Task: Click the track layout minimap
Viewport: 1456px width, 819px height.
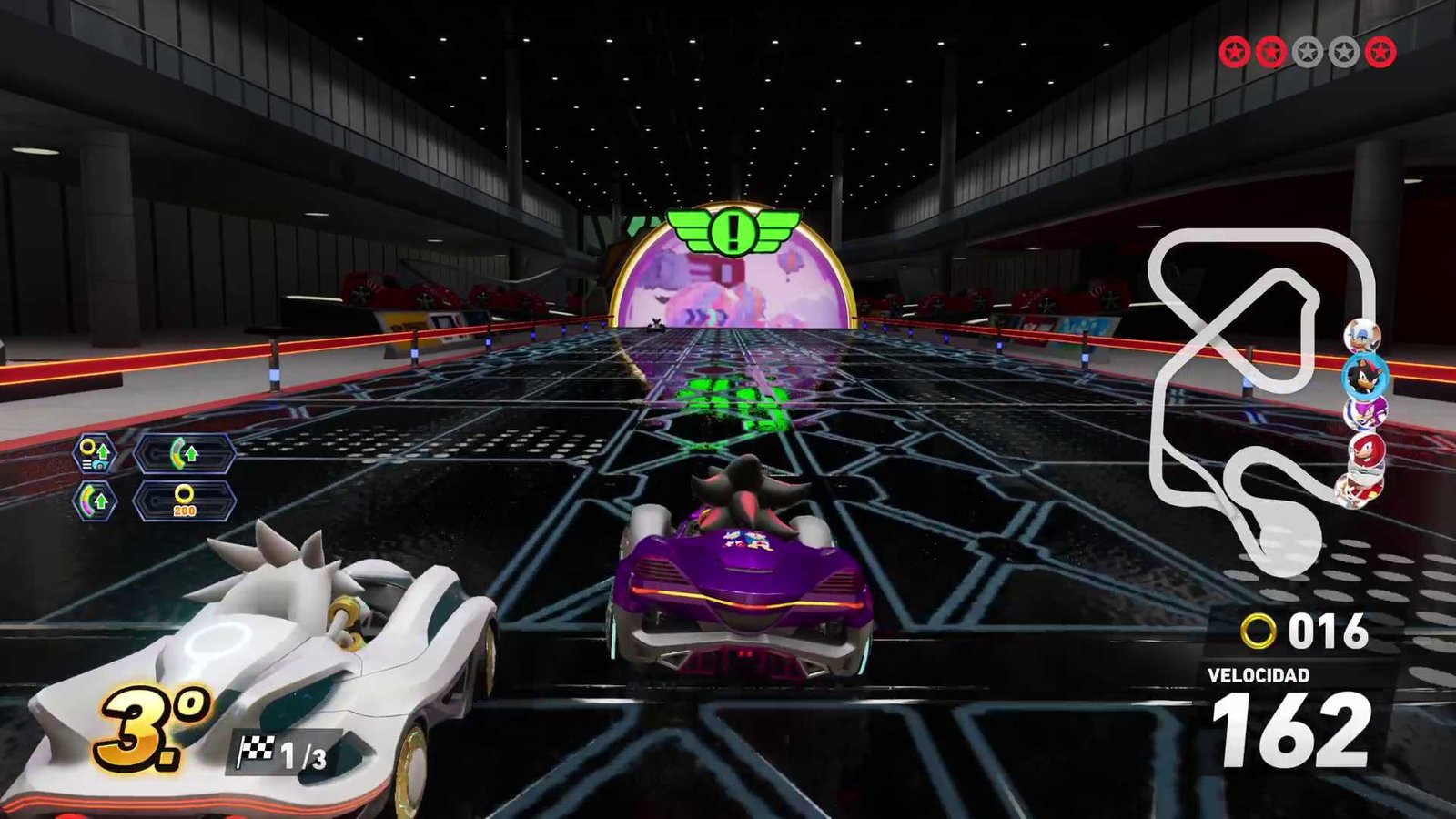Action: [1260, 391]
